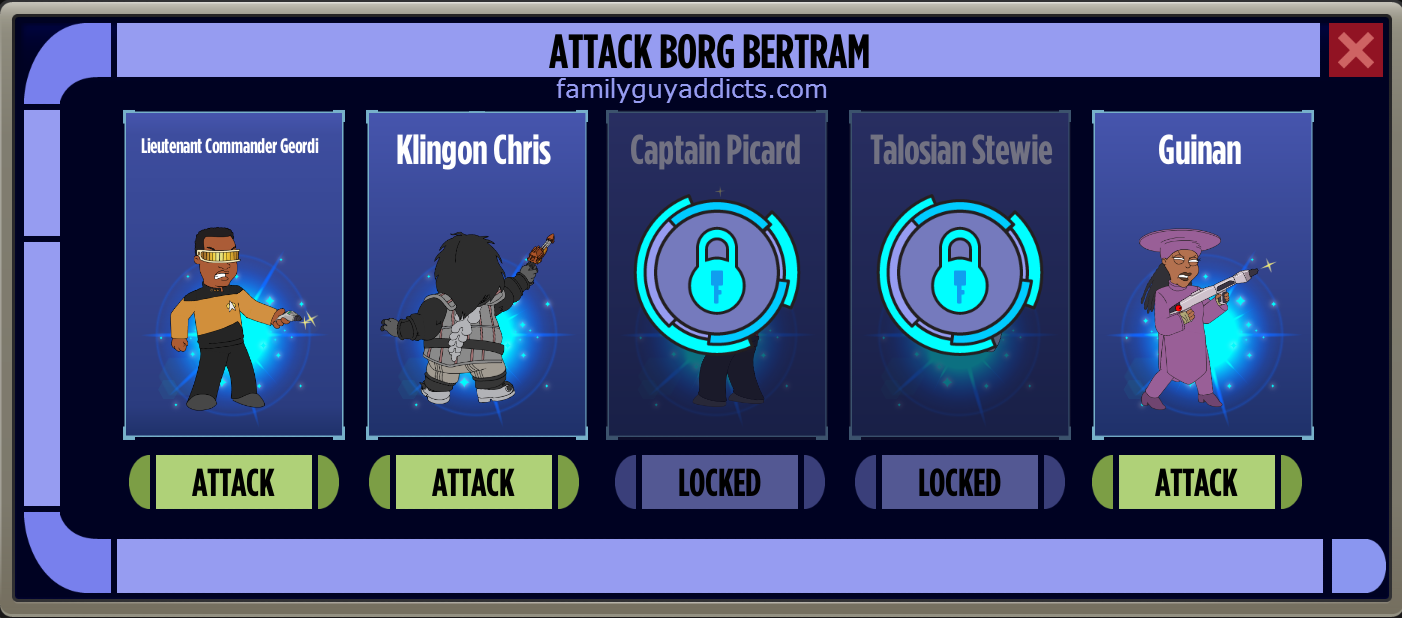
Task: Click the Locked button under Captain Picard
Action: click(x=719, y=482)
